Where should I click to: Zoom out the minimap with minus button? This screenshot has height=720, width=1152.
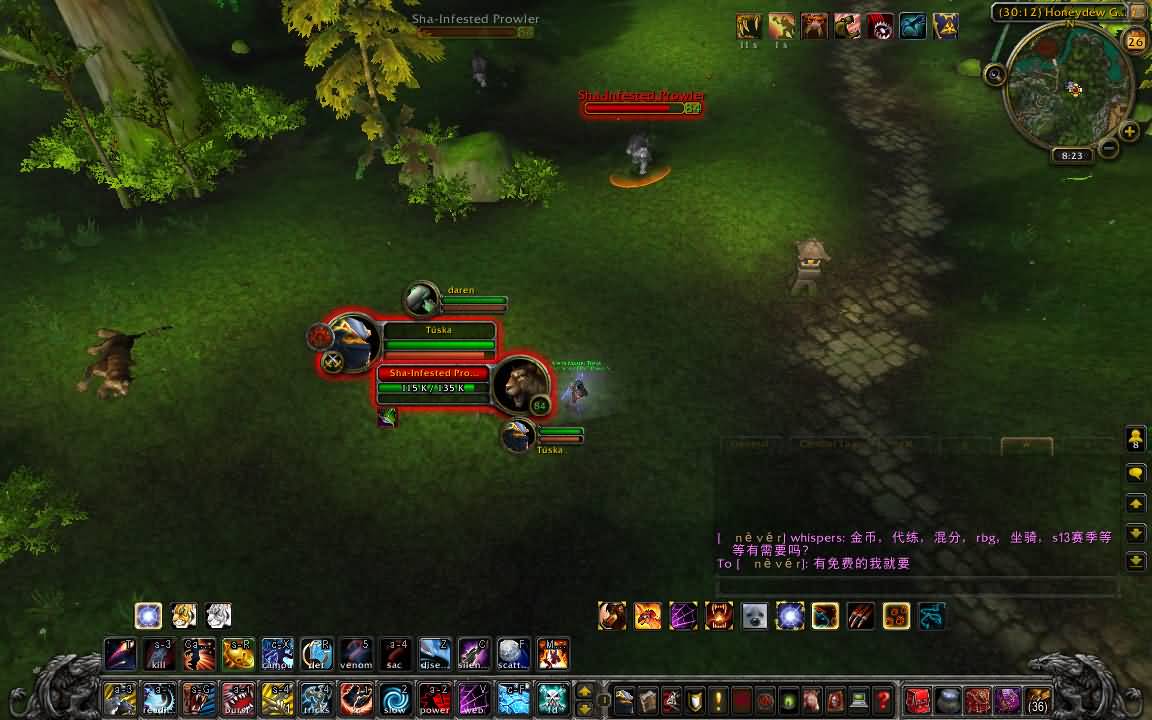pyautogui.click(x=1109, y=149)
